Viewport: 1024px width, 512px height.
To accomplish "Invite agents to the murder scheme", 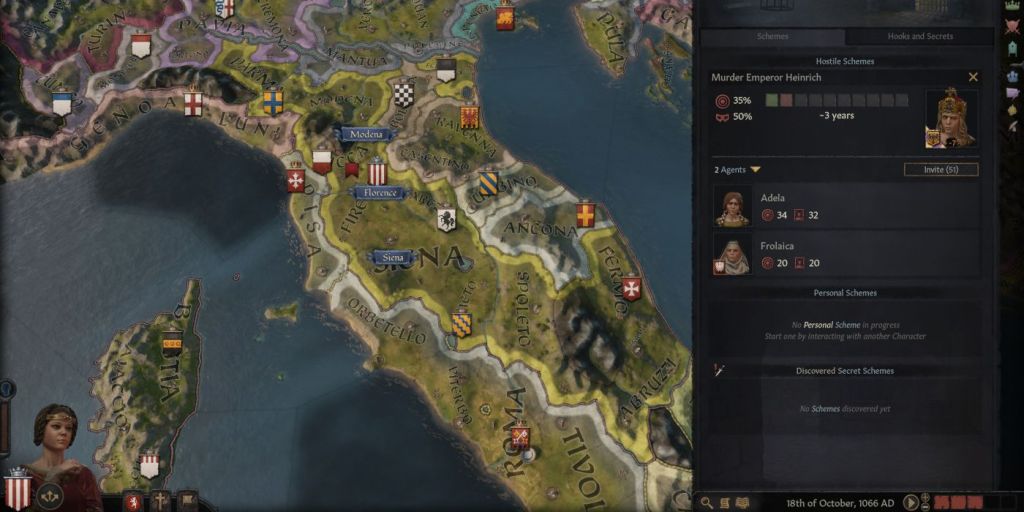I will point(940,170).
